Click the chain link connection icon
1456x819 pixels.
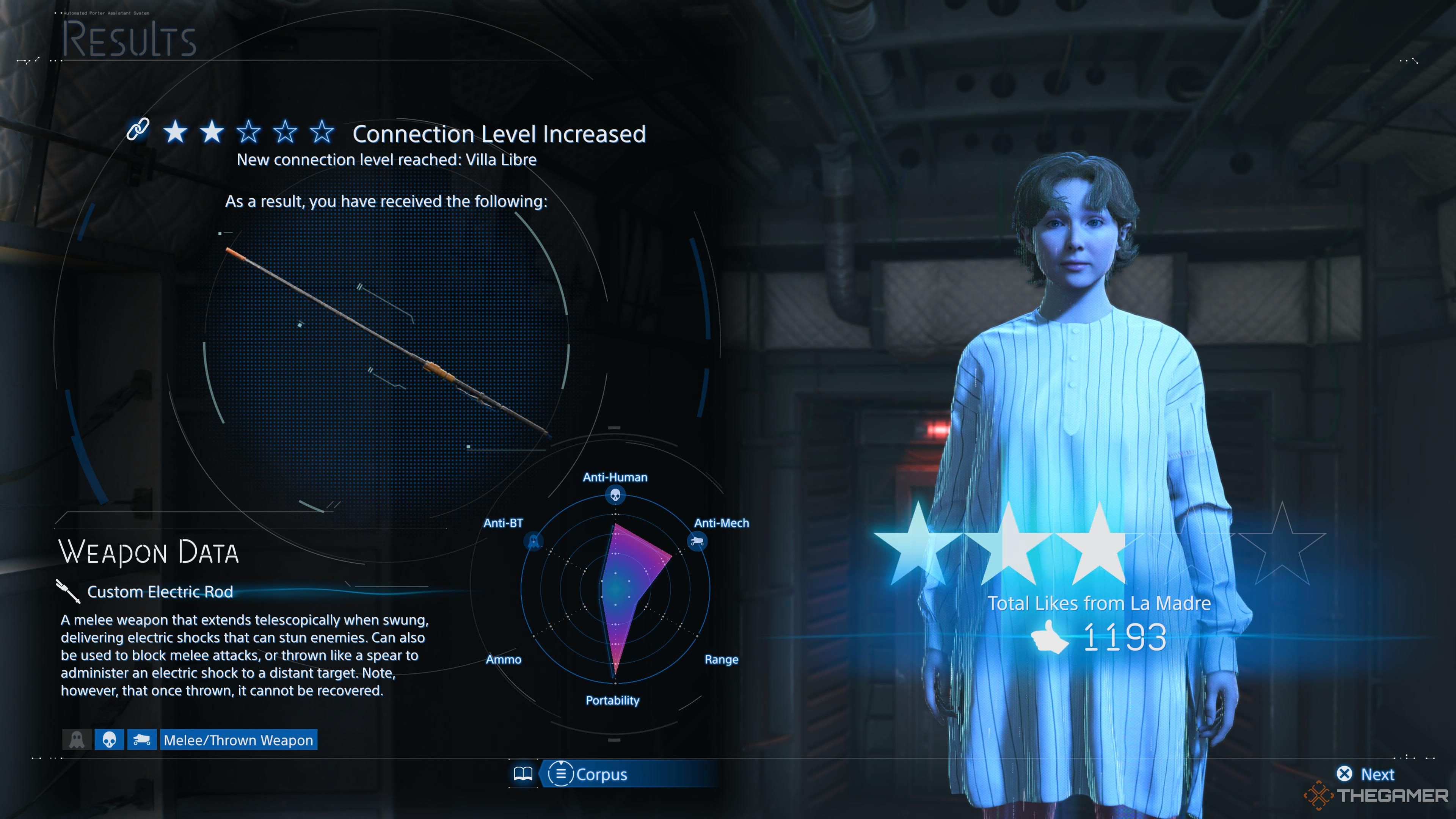click(x=138, y=130)
